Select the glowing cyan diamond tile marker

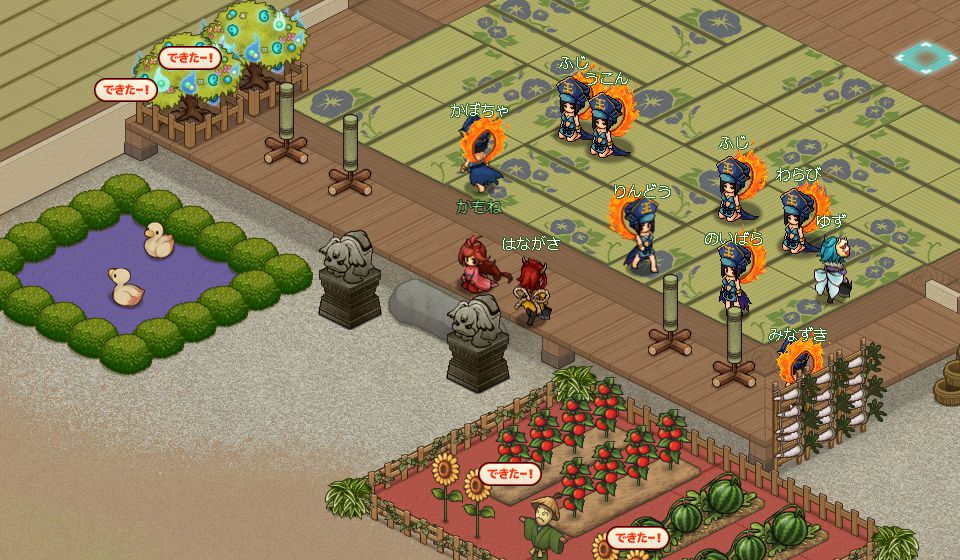tap(925, 57)
